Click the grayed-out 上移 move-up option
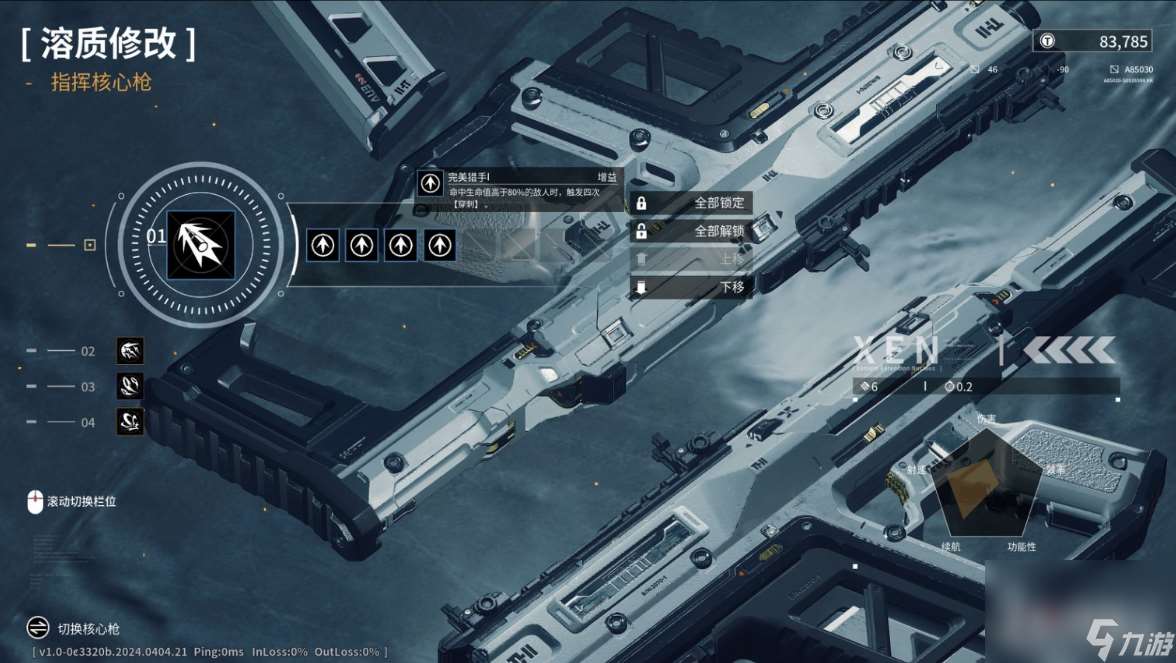This screenshot has height=663, width=1176. pos(691,259)
